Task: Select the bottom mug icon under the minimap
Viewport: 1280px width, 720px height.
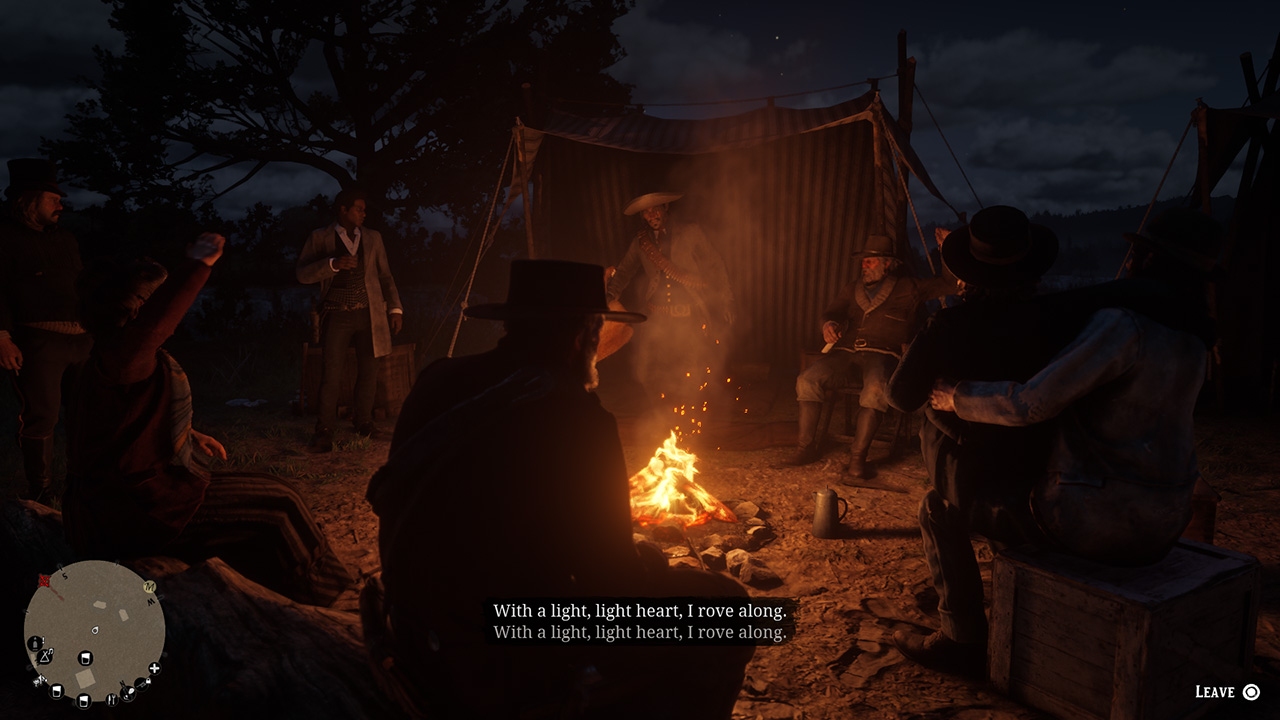Action: (x=84, y=700)
